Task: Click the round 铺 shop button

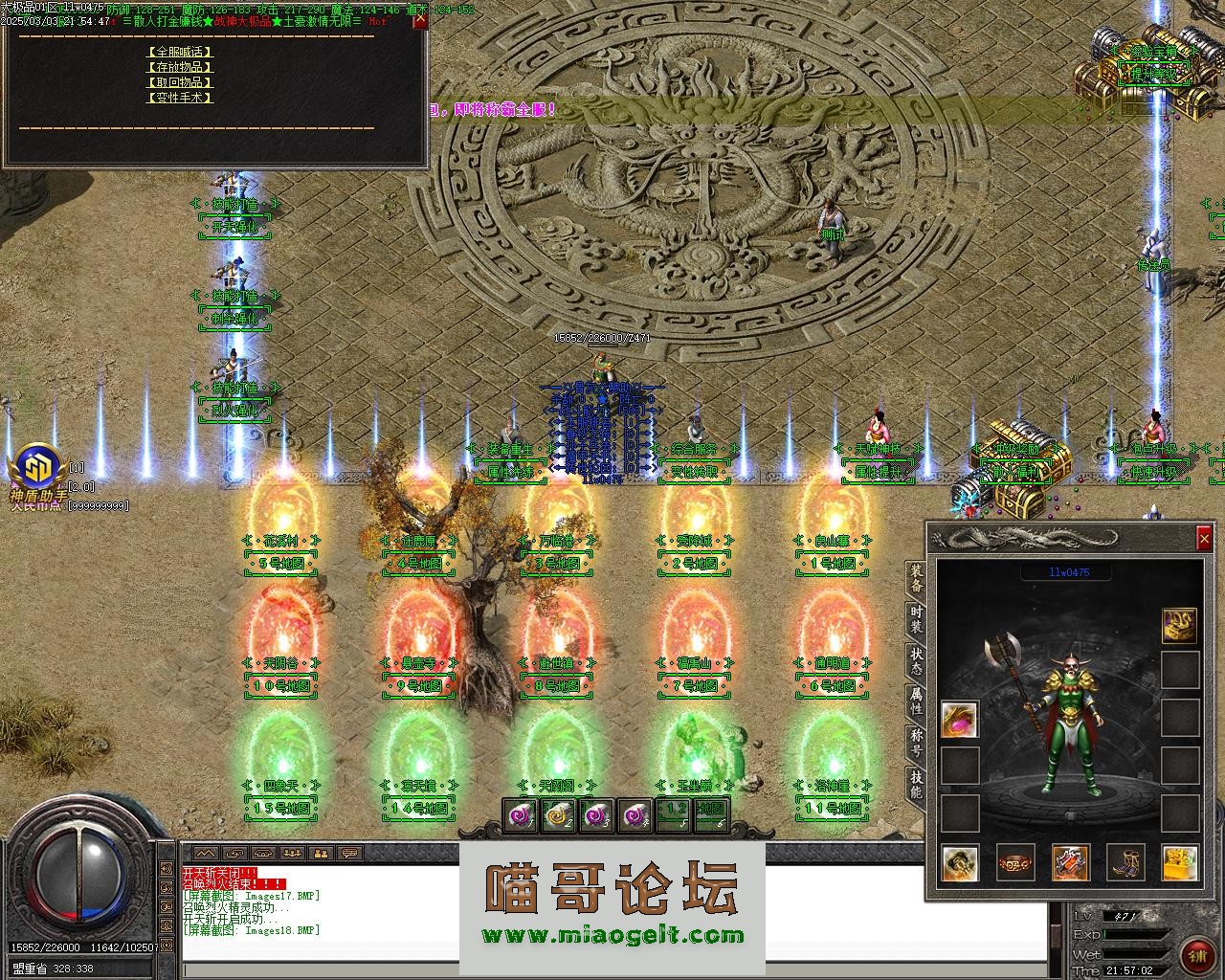Action: 1195,956
